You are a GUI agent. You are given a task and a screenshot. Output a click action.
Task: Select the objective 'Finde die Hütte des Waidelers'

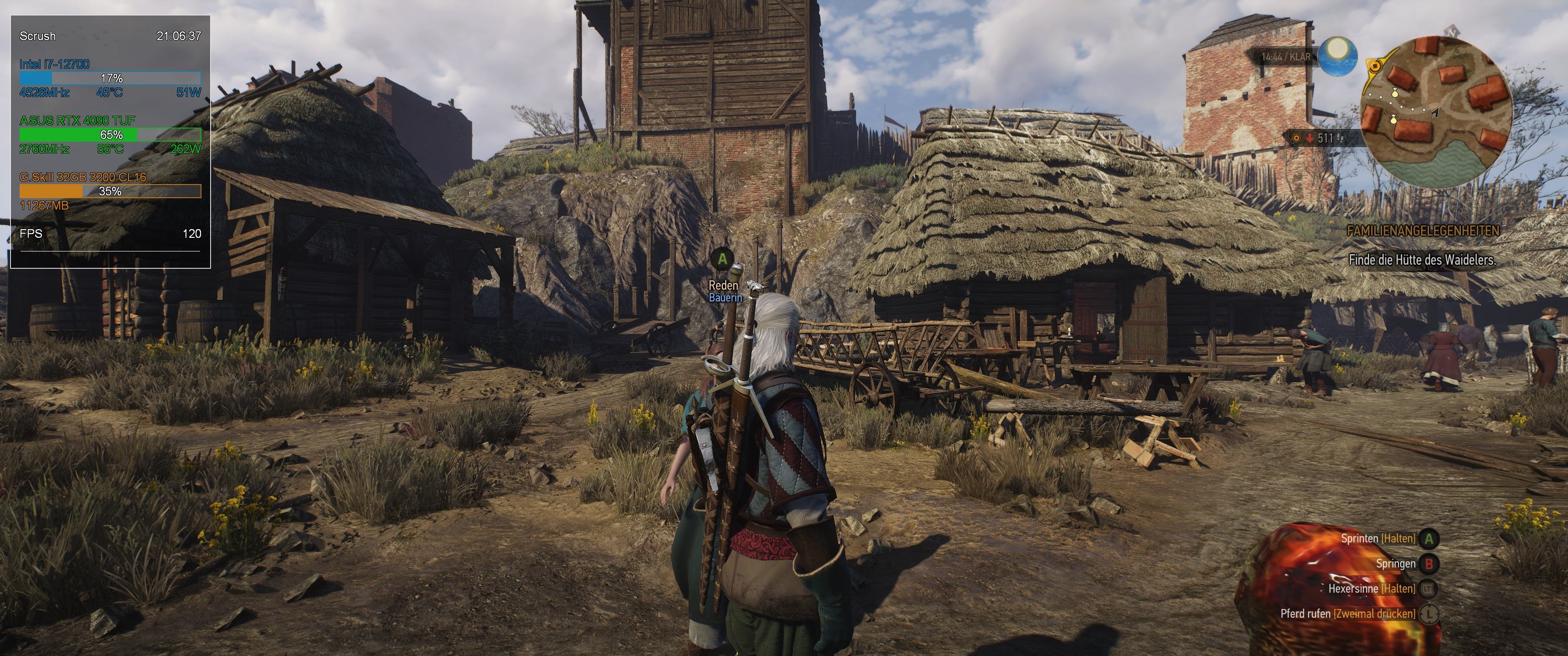tap(1422, 260)
